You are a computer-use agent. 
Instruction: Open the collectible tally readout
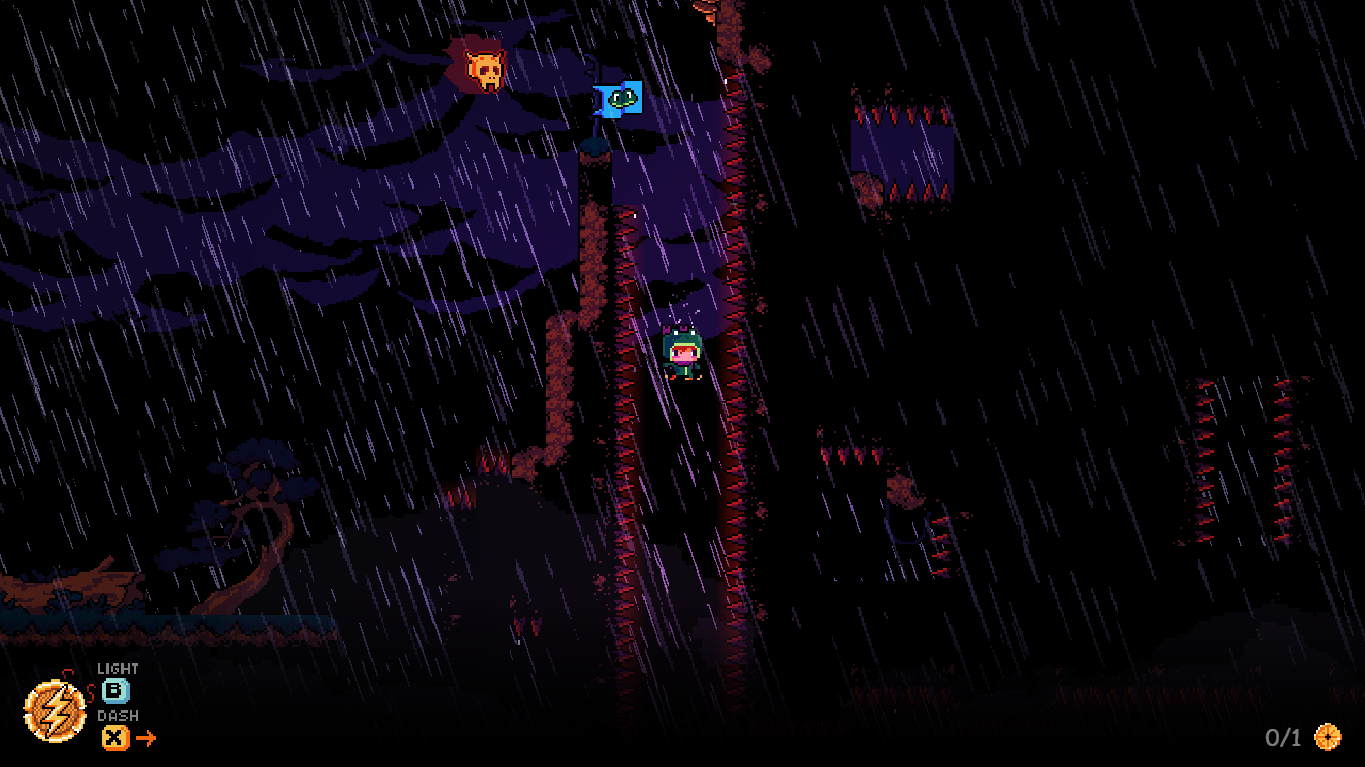click(x=1283, y=737)
